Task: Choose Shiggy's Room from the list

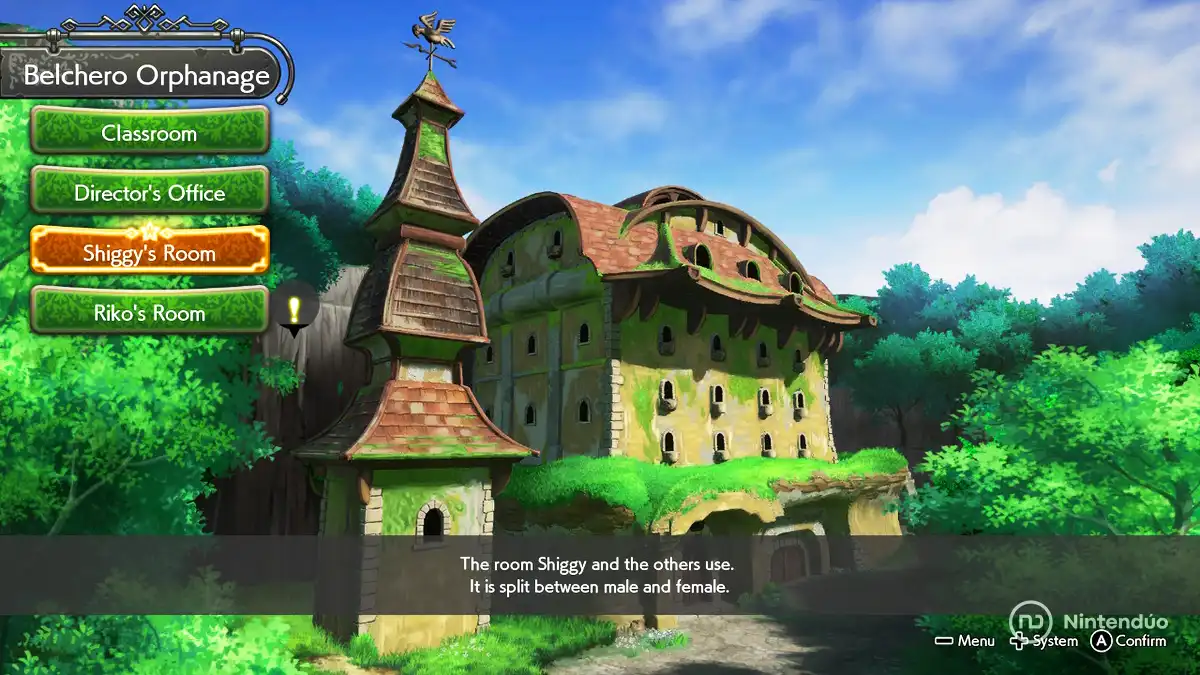Action: pos(149,252)
